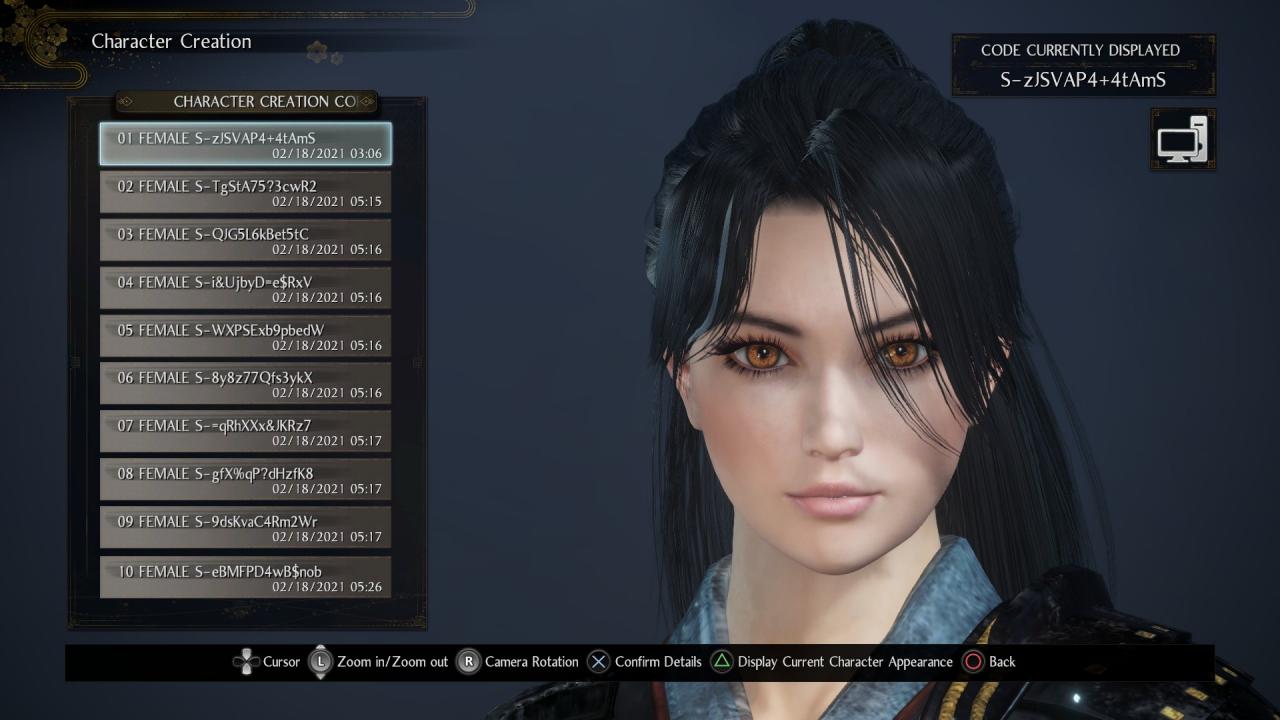Click the computer monitor icon
The image size is (1280, 720).
1183,139
